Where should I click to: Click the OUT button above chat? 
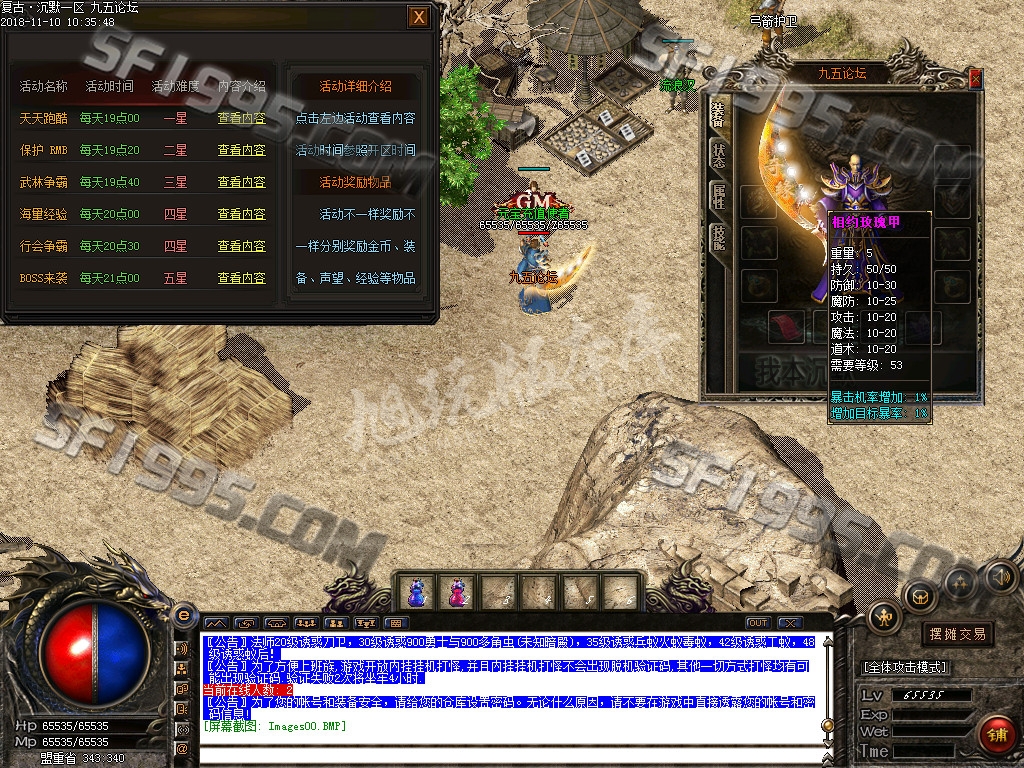pyautogui.click(x=758, y=623)
